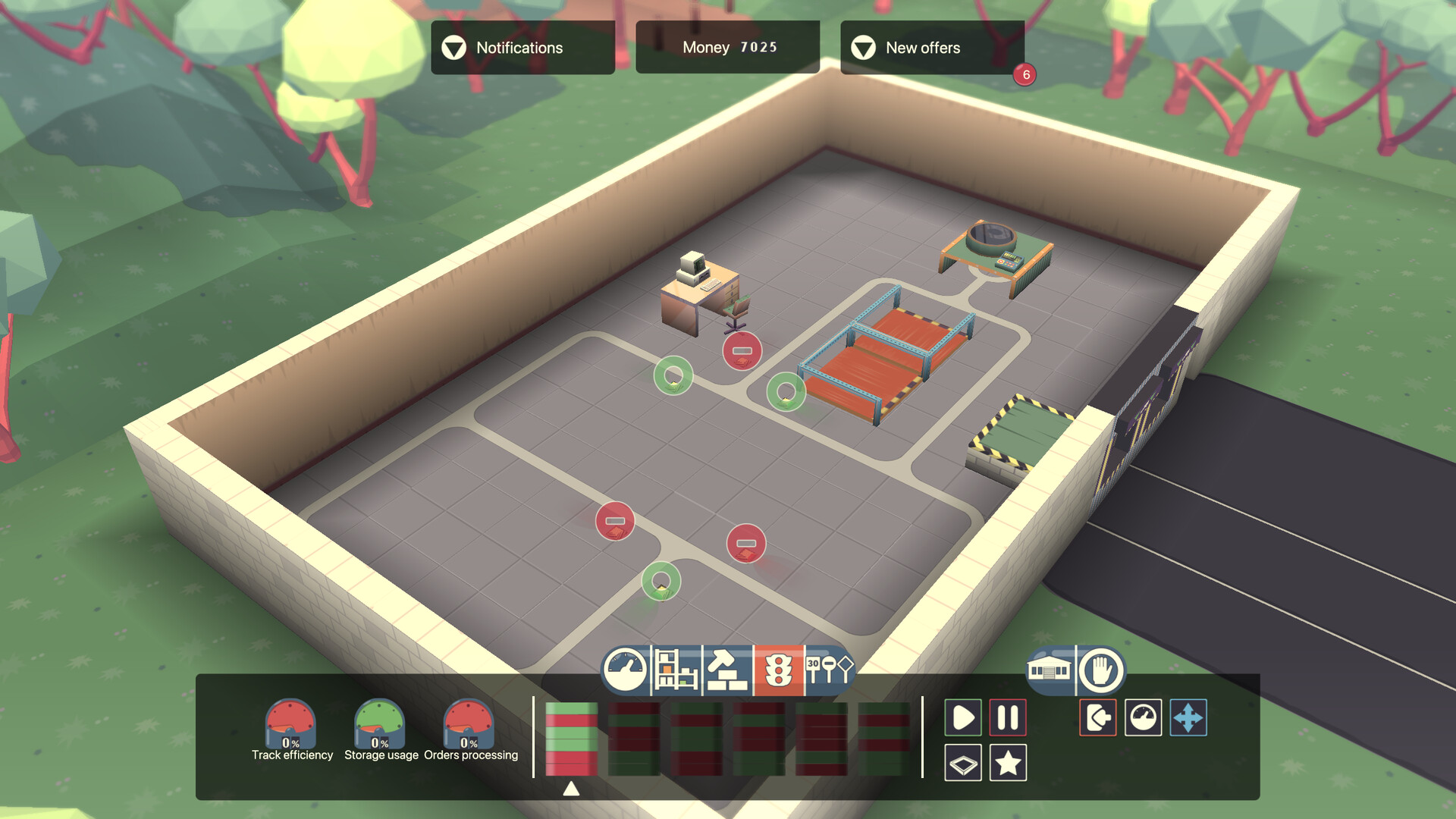Select the floor tile diamond icon
The width and height of the screenshot is (1456, 819).
tap(964, 764)
